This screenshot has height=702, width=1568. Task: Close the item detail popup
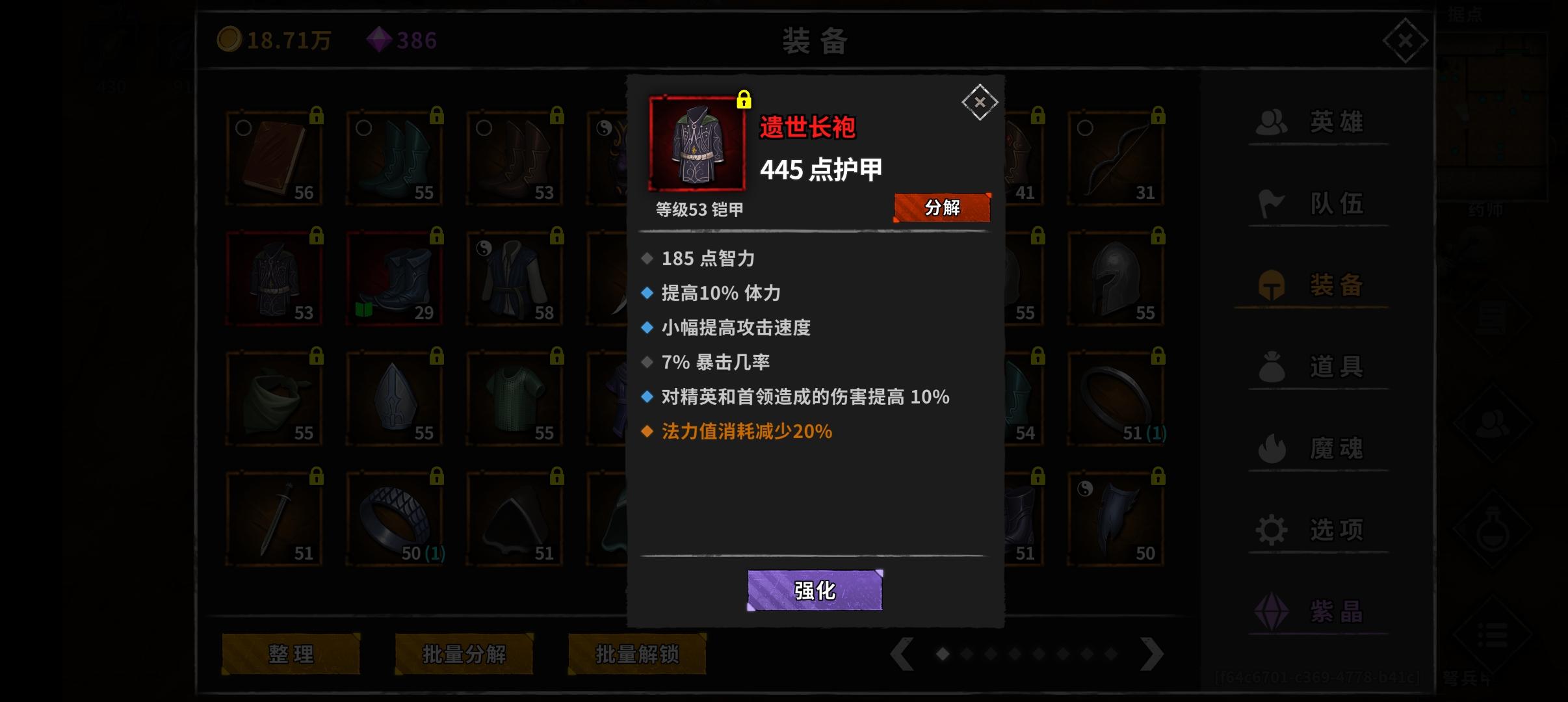pyautogui.click(x=979, y=102)
